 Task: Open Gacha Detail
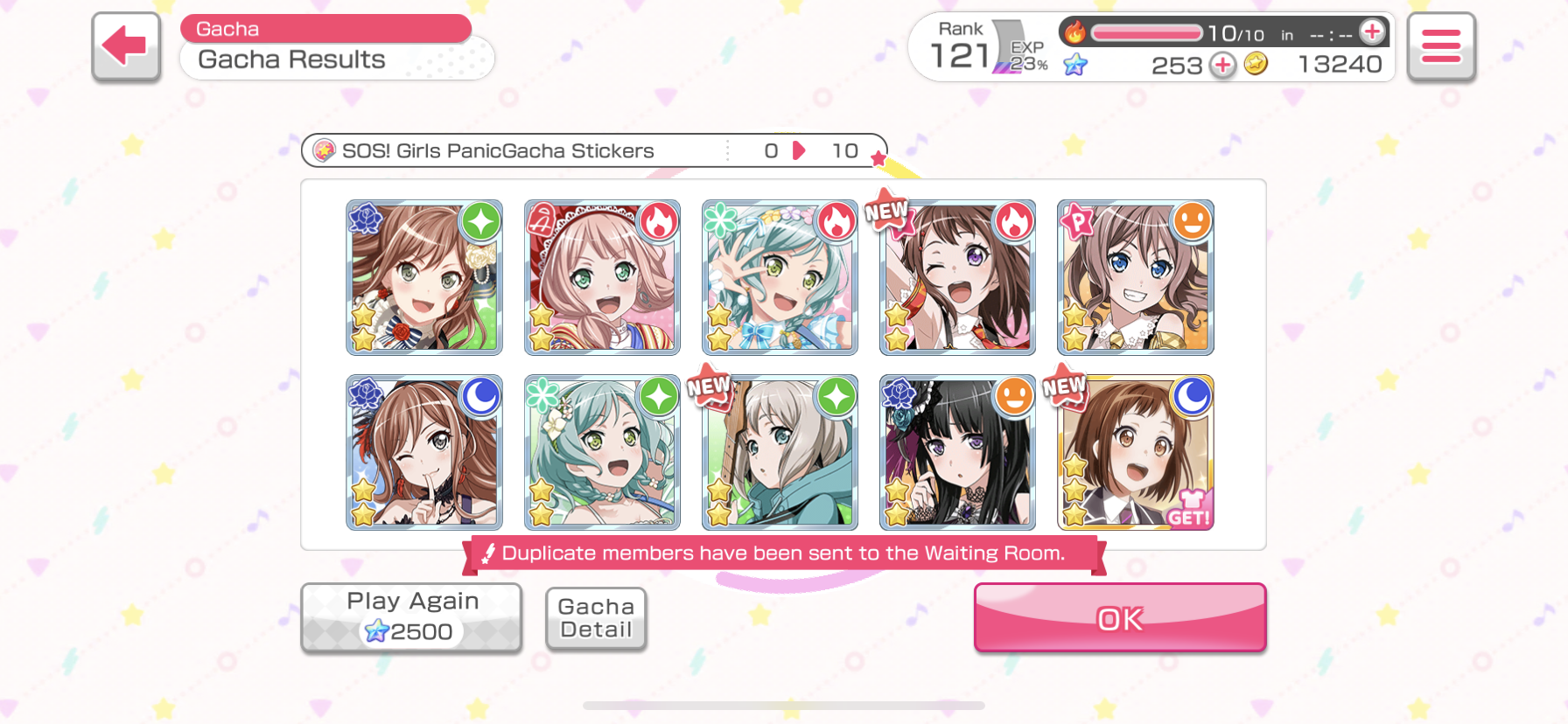(596, 618)
